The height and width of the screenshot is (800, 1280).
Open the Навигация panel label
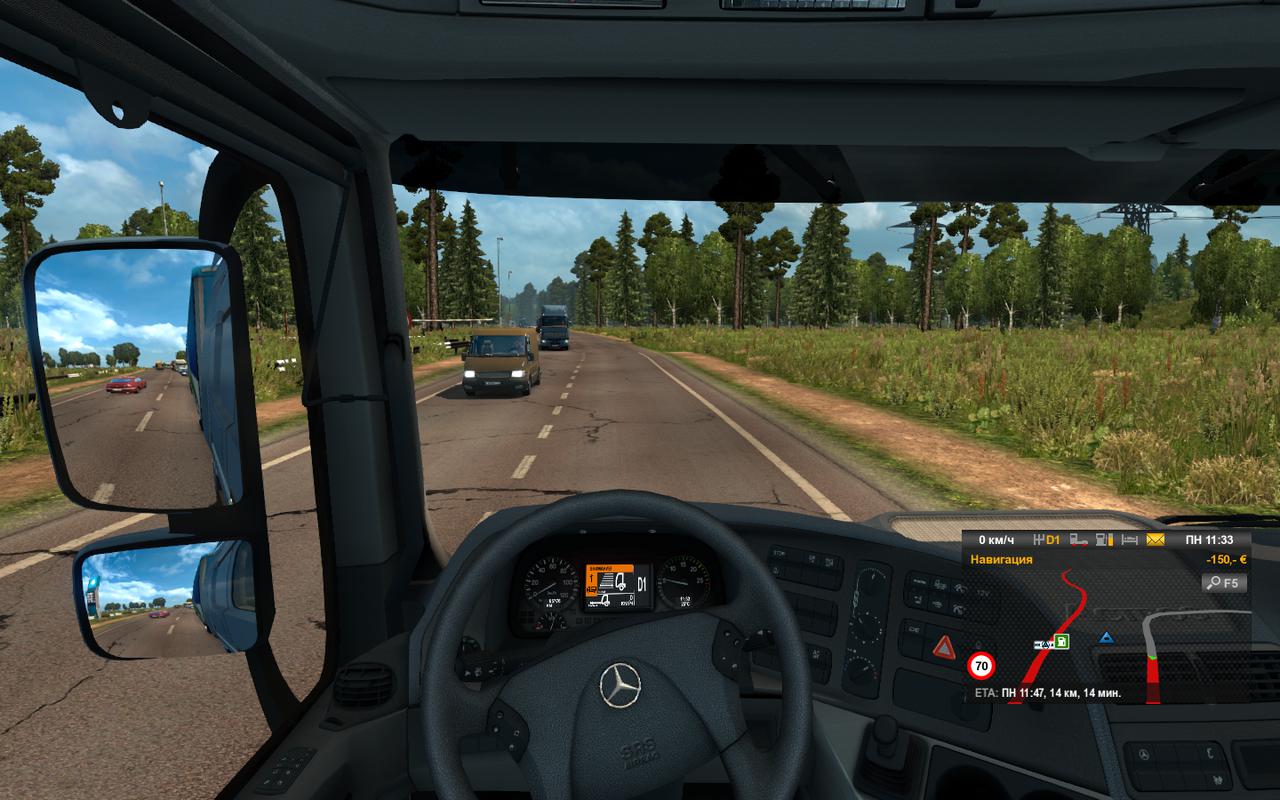point(1001,560)
